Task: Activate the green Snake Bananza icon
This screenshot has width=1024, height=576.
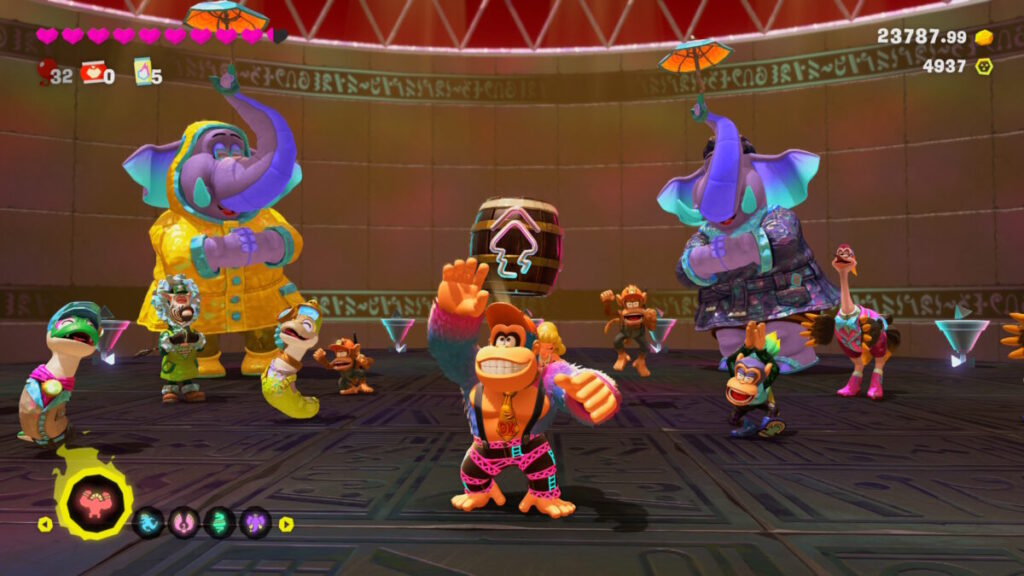Action: 220,522
